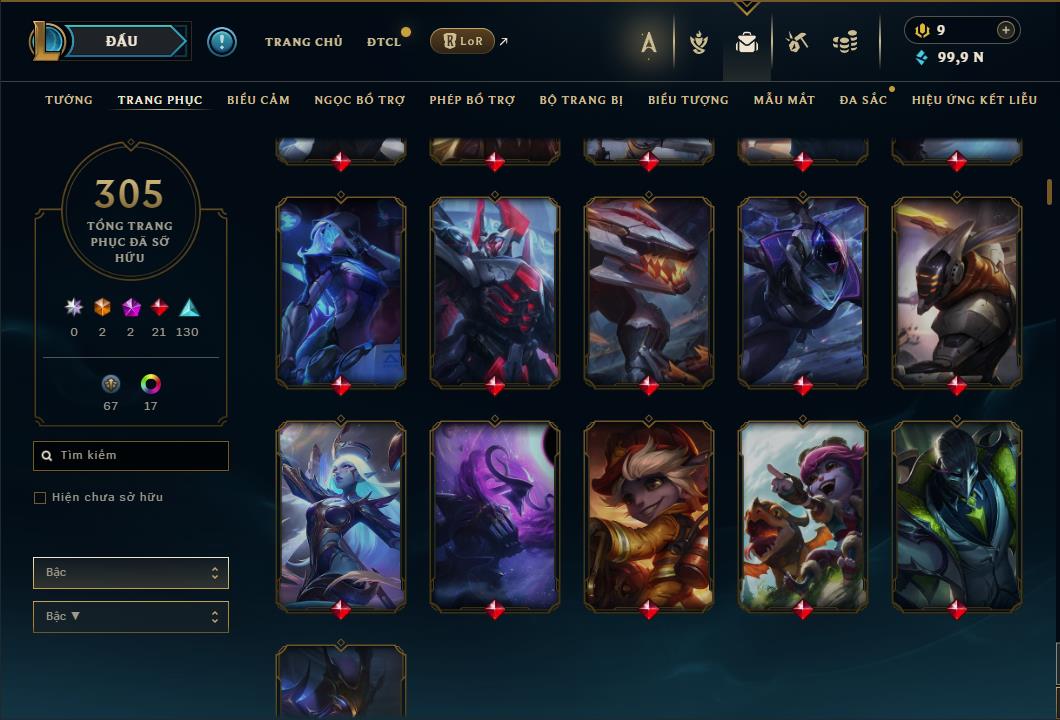The height and width of the screenshot is (720, 1060).
Task: Toggle the Hiện chưa sở hữu checkbox
Action: [40, 498]
